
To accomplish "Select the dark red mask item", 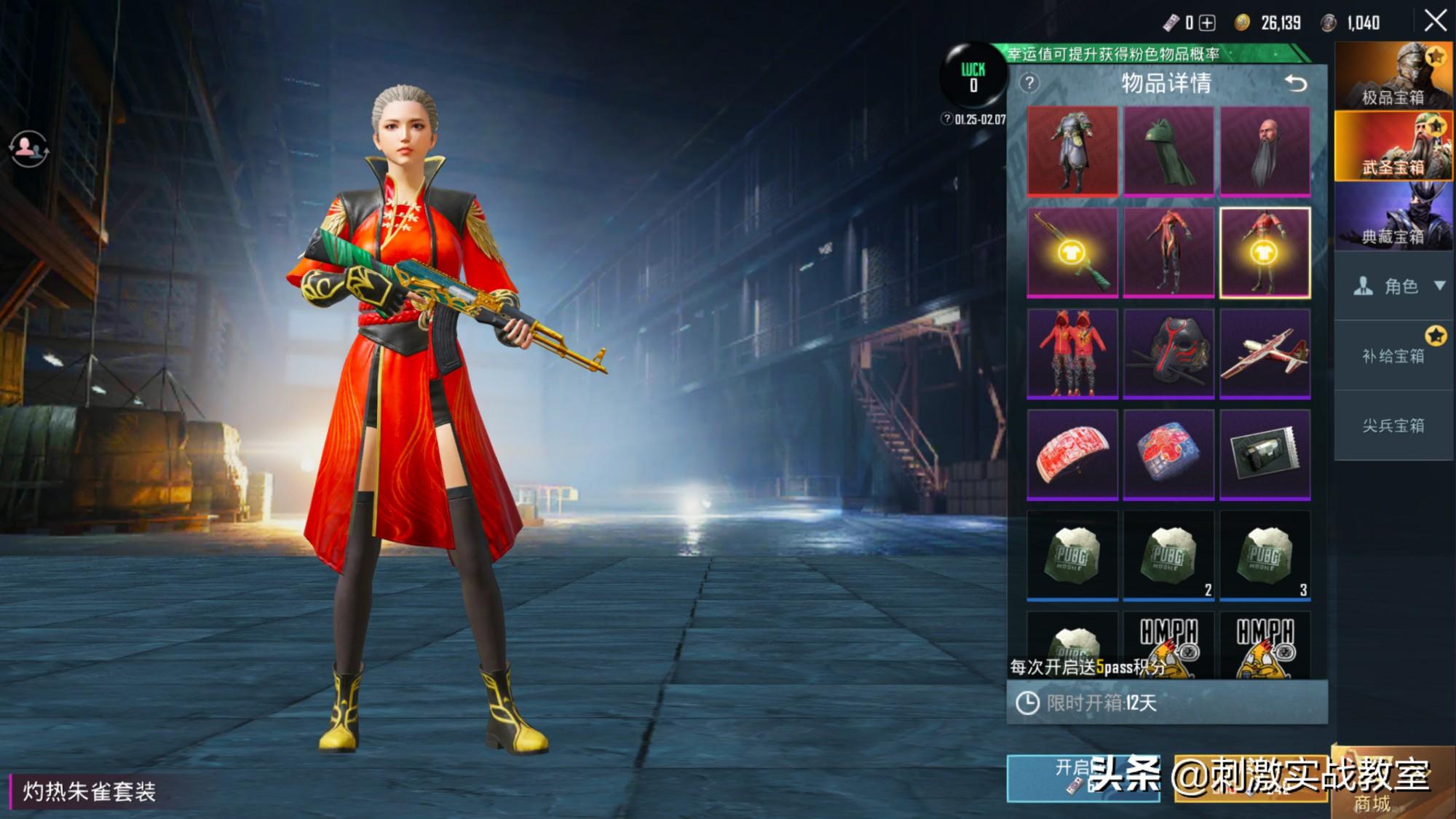I will tap(1168, 354).
